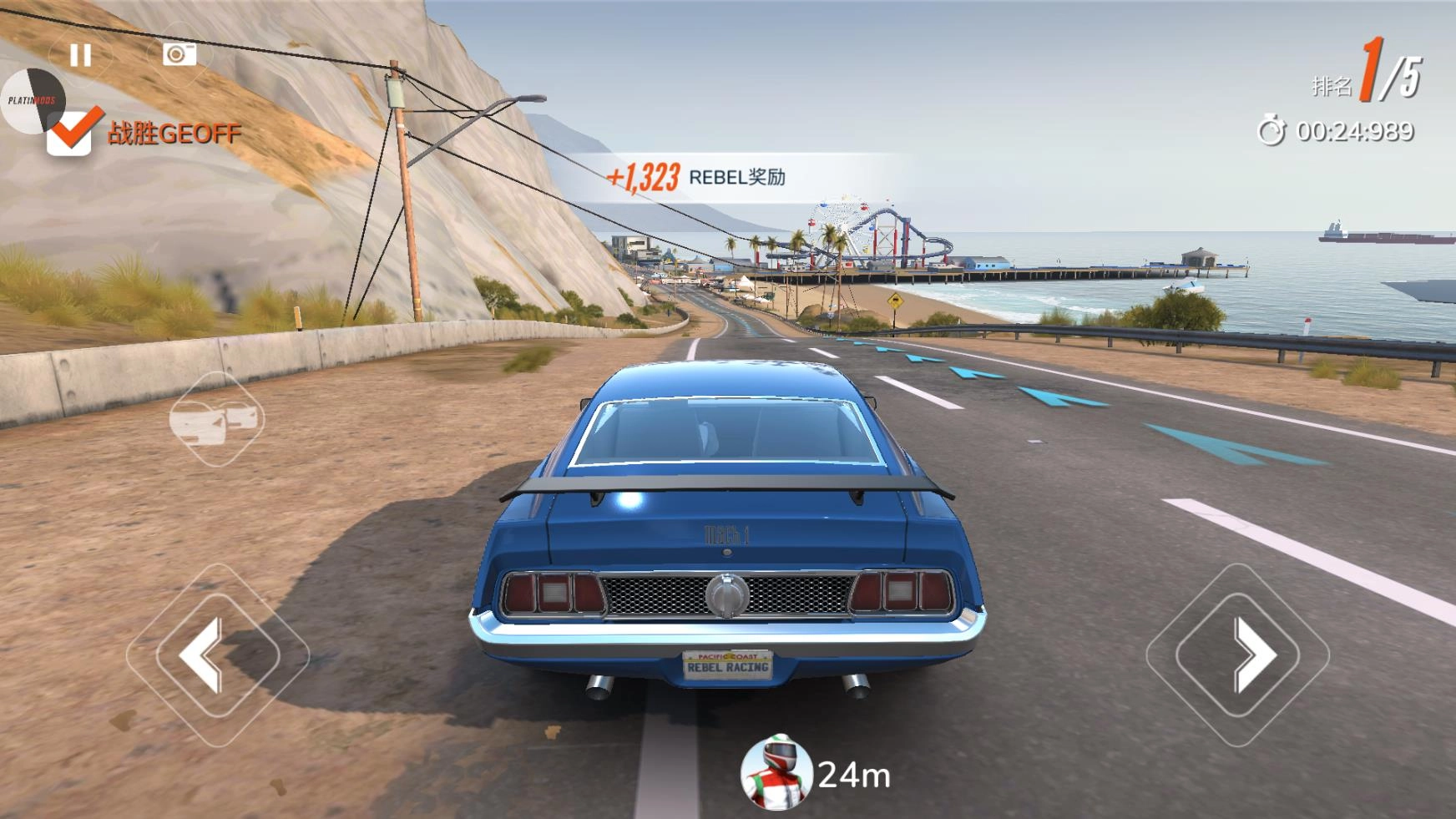Open the PlatinMods overlay icon
This screenshot has width=1456, height=819.
point(30,101)
